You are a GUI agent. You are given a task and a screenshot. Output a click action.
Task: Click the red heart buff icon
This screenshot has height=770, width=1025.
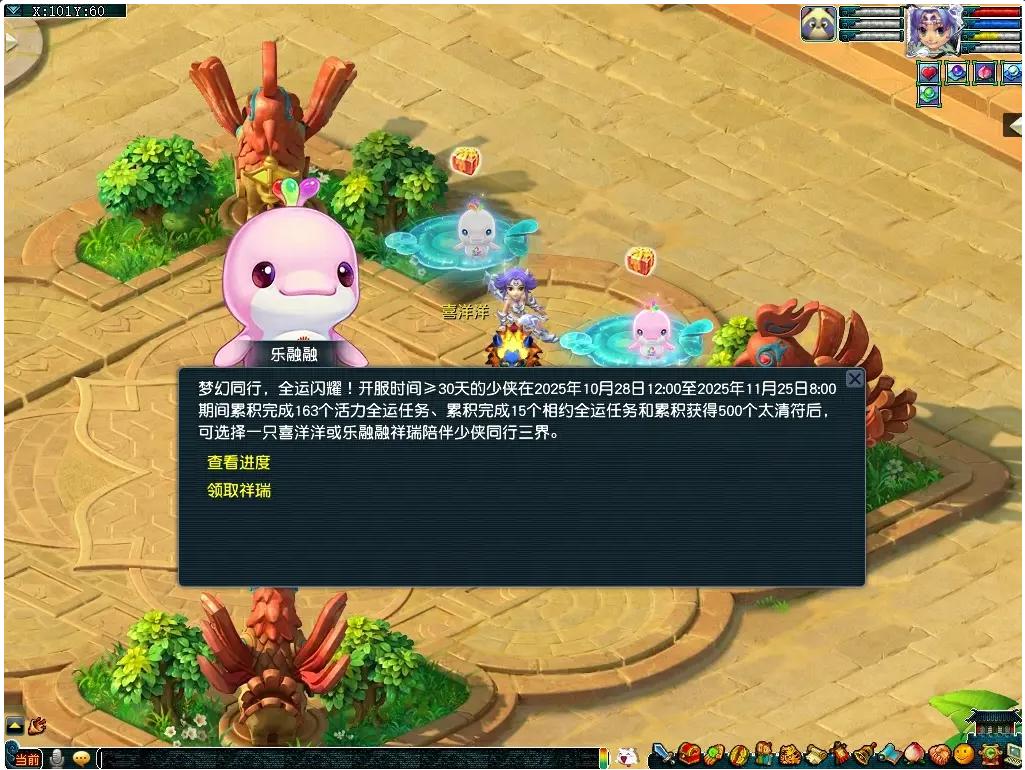(930, 72)
